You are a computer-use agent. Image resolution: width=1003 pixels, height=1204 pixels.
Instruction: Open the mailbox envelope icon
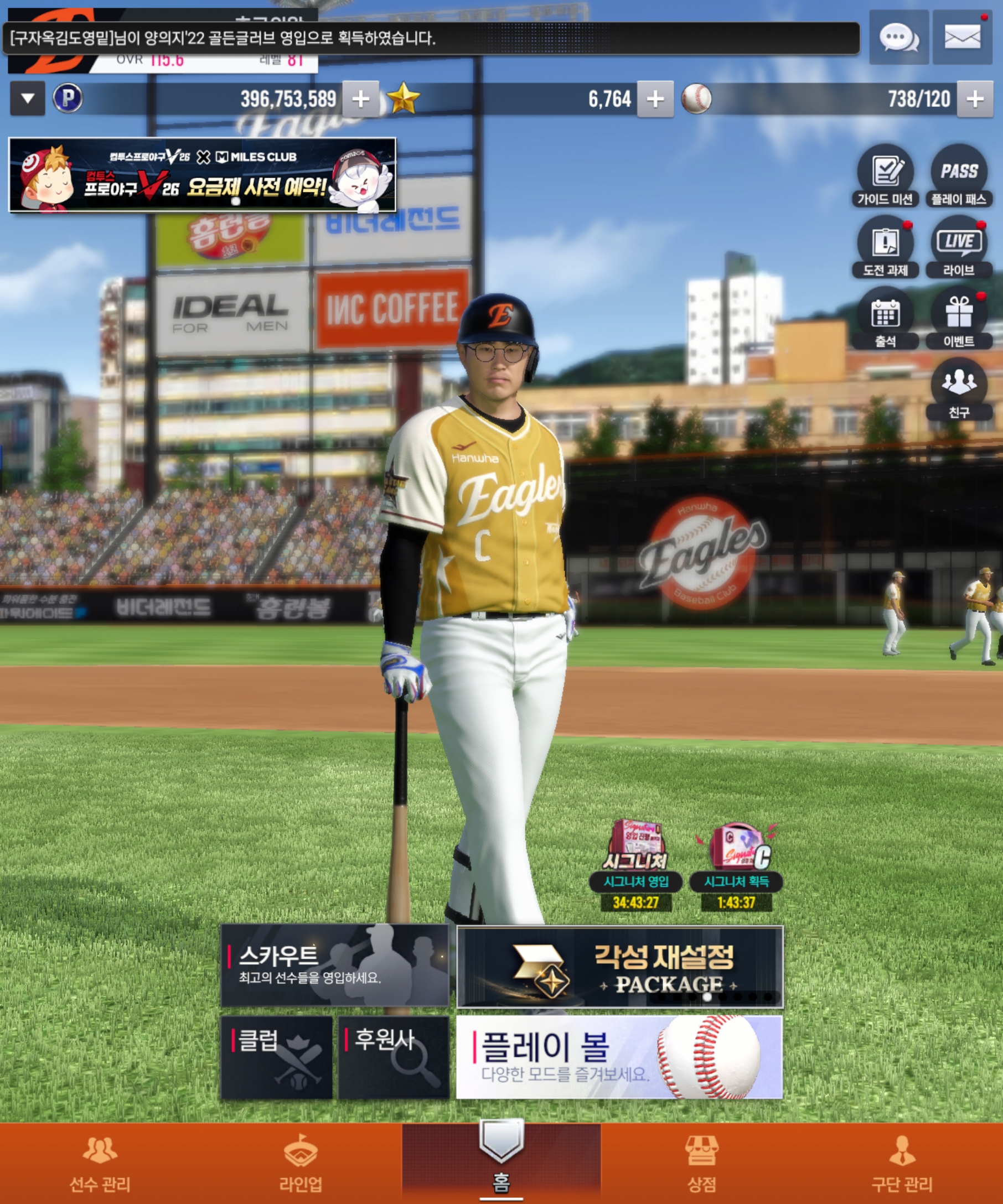961,37
